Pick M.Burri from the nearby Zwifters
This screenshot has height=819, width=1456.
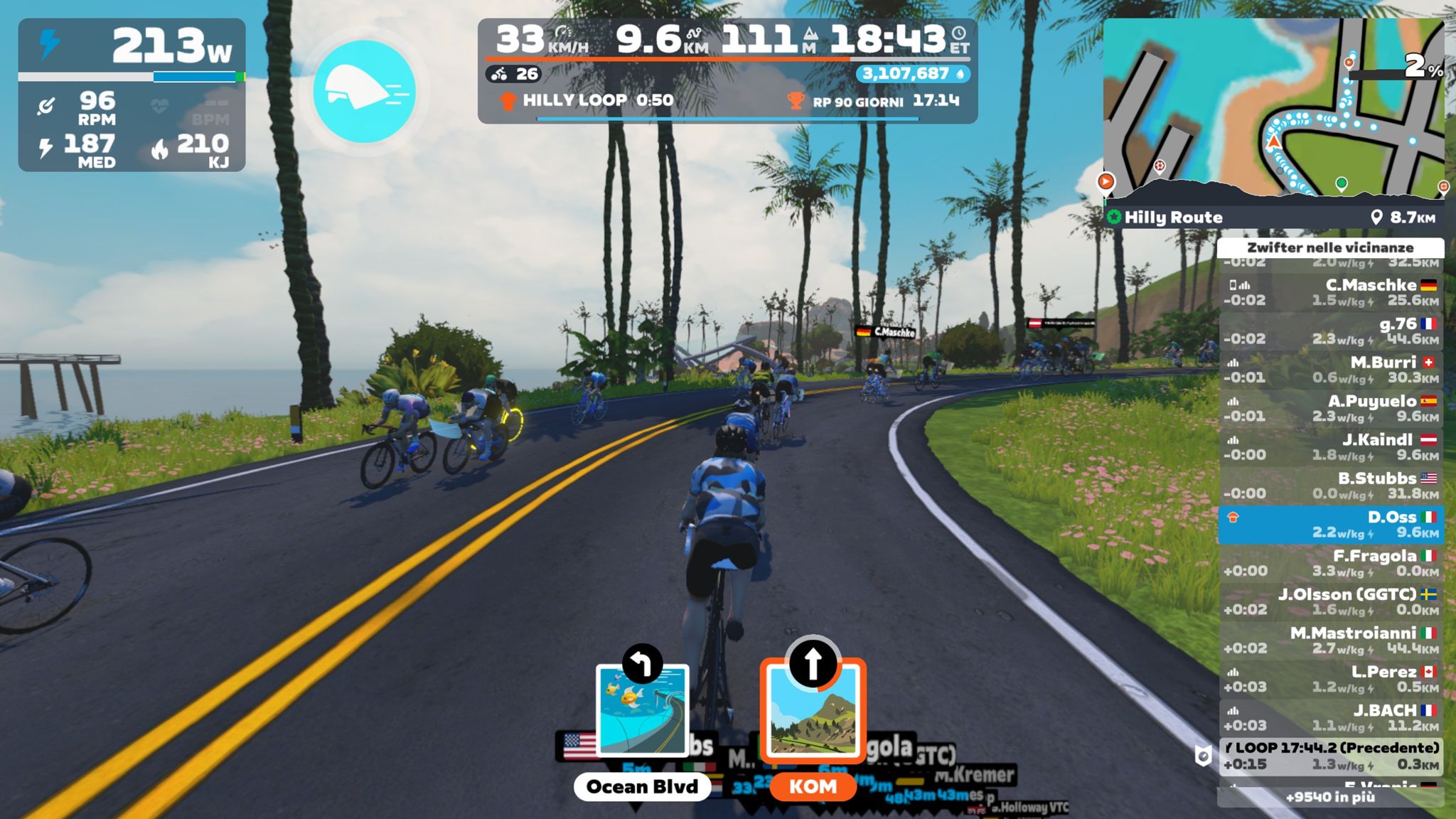tap(1330, 370)
